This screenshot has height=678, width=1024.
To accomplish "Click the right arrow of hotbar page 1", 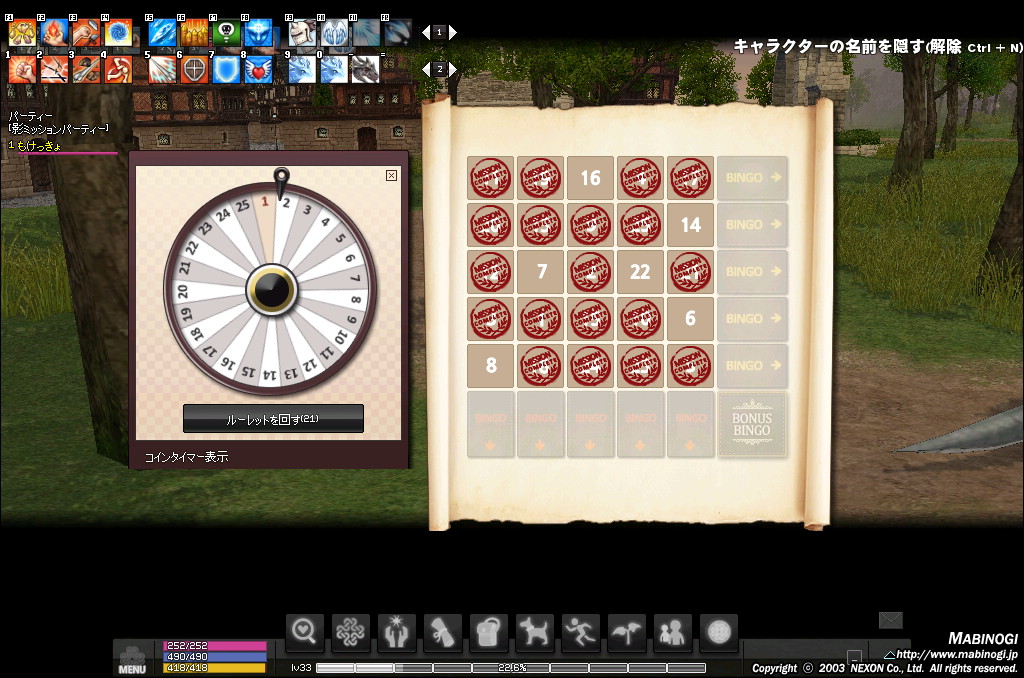I will click(x=453, y=32).
